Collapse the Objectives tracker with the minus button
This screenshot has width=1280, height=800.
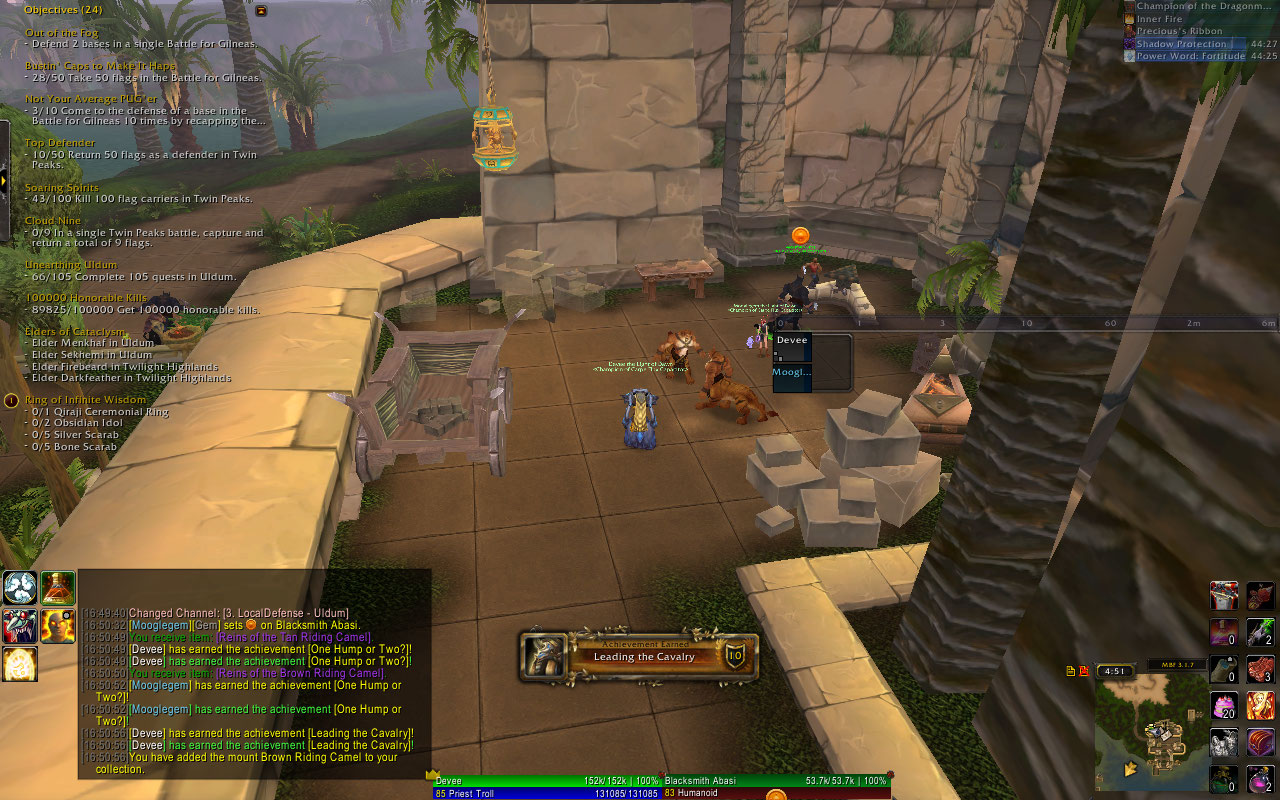pyautogui.click(x=261, y=10)
